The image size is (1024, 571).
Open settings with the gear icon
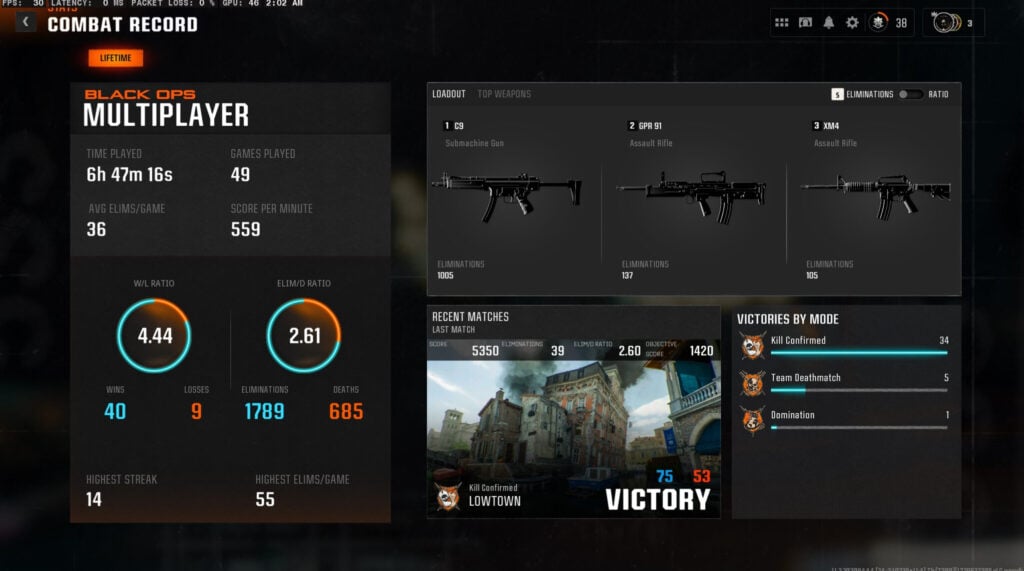[x=852, y=22]
